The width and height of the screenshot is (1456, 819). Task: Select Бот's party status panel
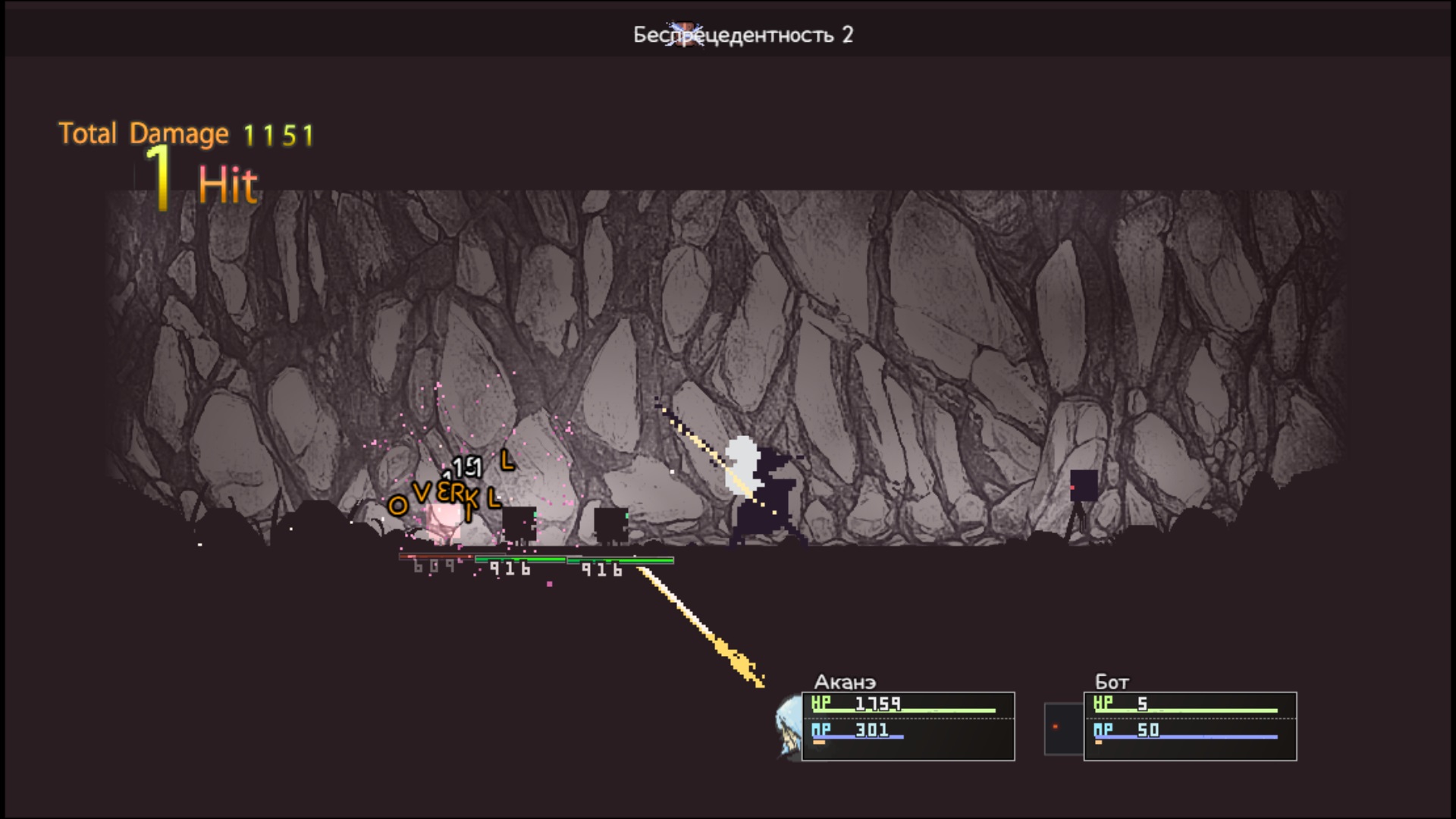pos(1190,726)
